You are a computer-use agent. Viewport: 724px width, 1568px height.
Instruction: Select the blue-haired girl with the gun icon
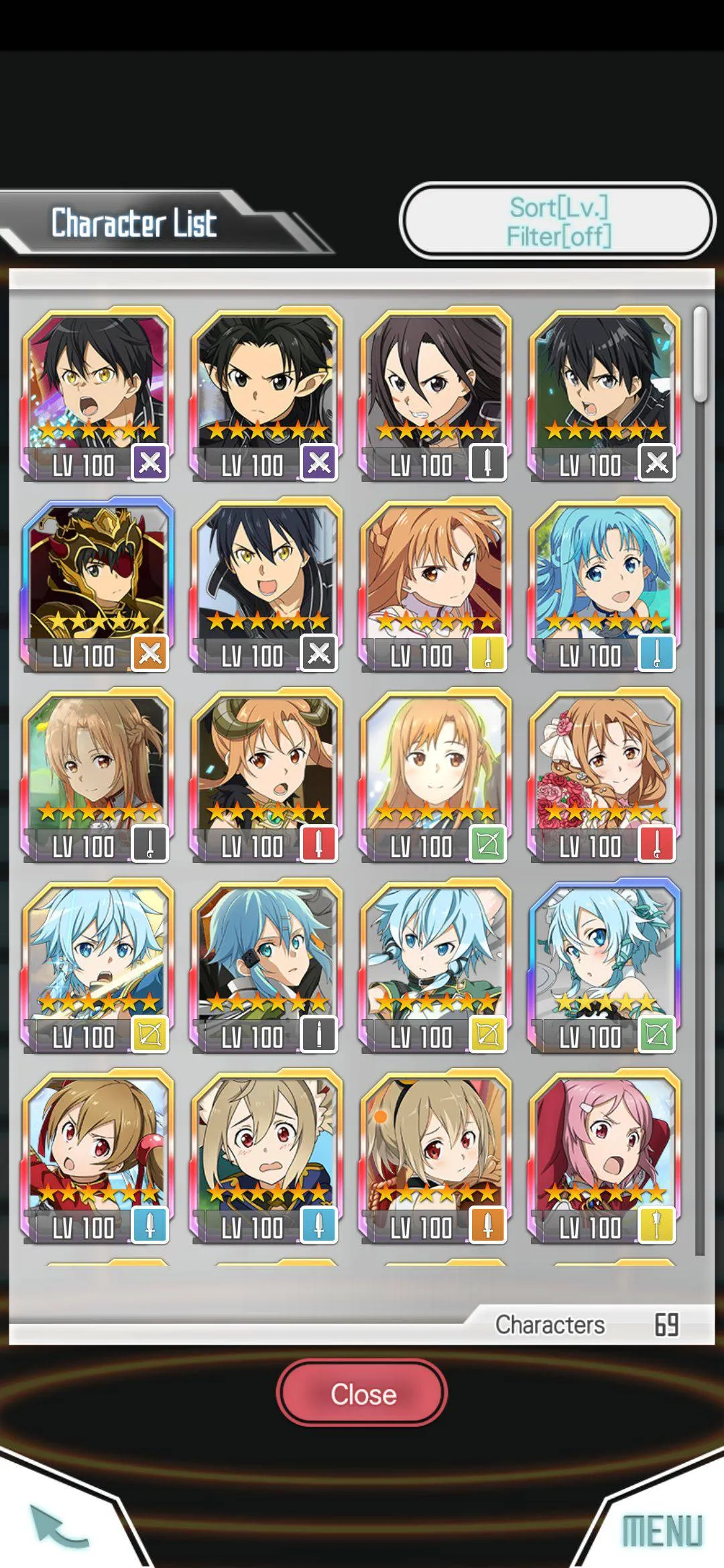267,965
